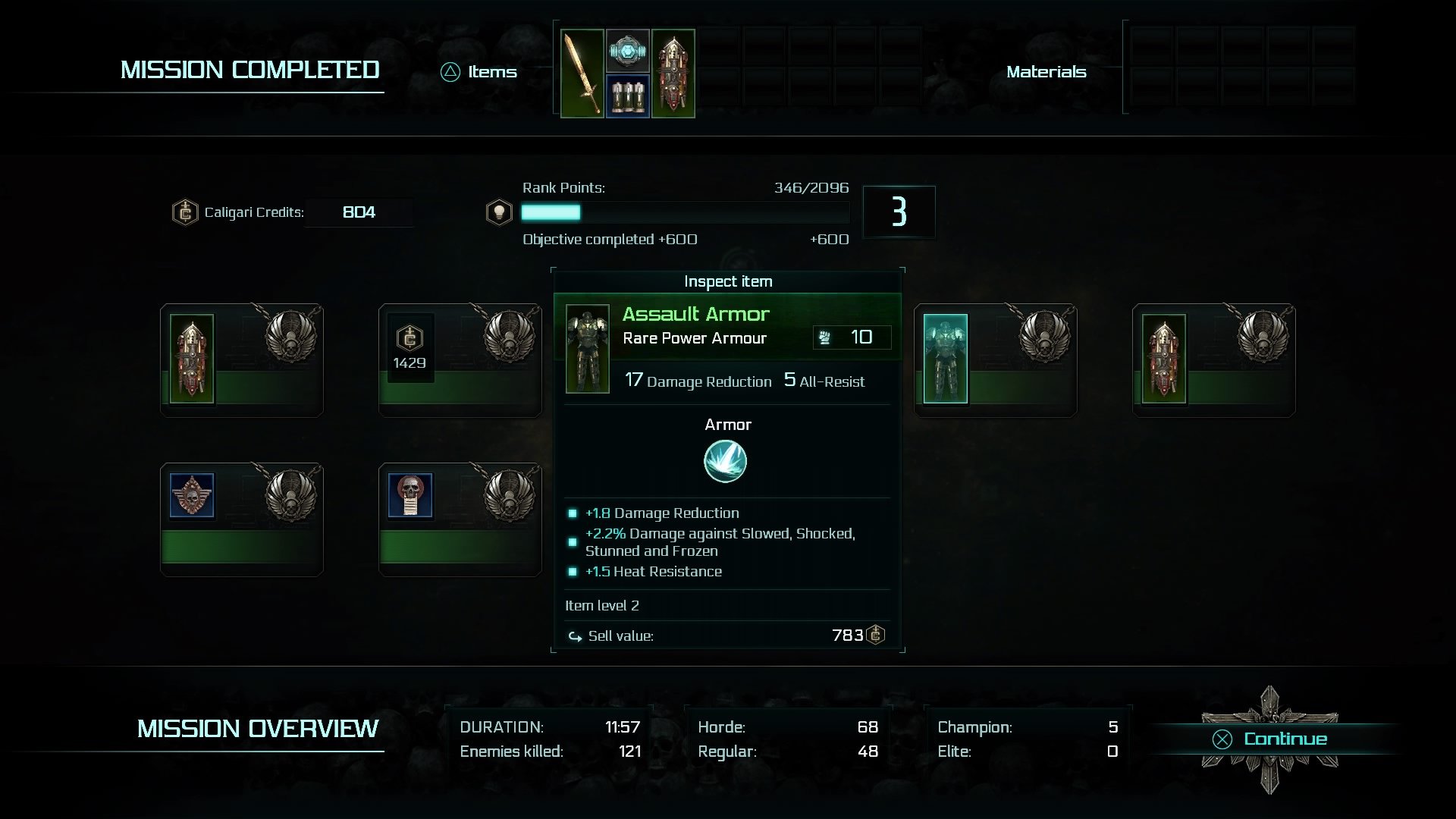Select the red skull emblem reward icon

tap(190, 494)
